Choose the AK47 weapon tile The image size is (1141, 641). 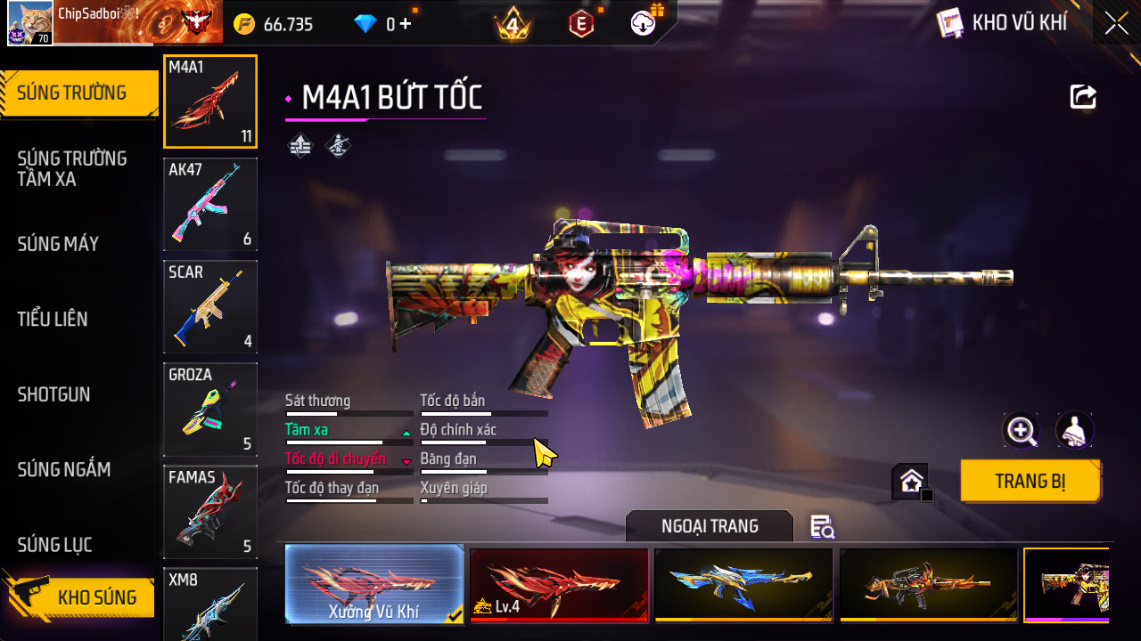[210, 204]
